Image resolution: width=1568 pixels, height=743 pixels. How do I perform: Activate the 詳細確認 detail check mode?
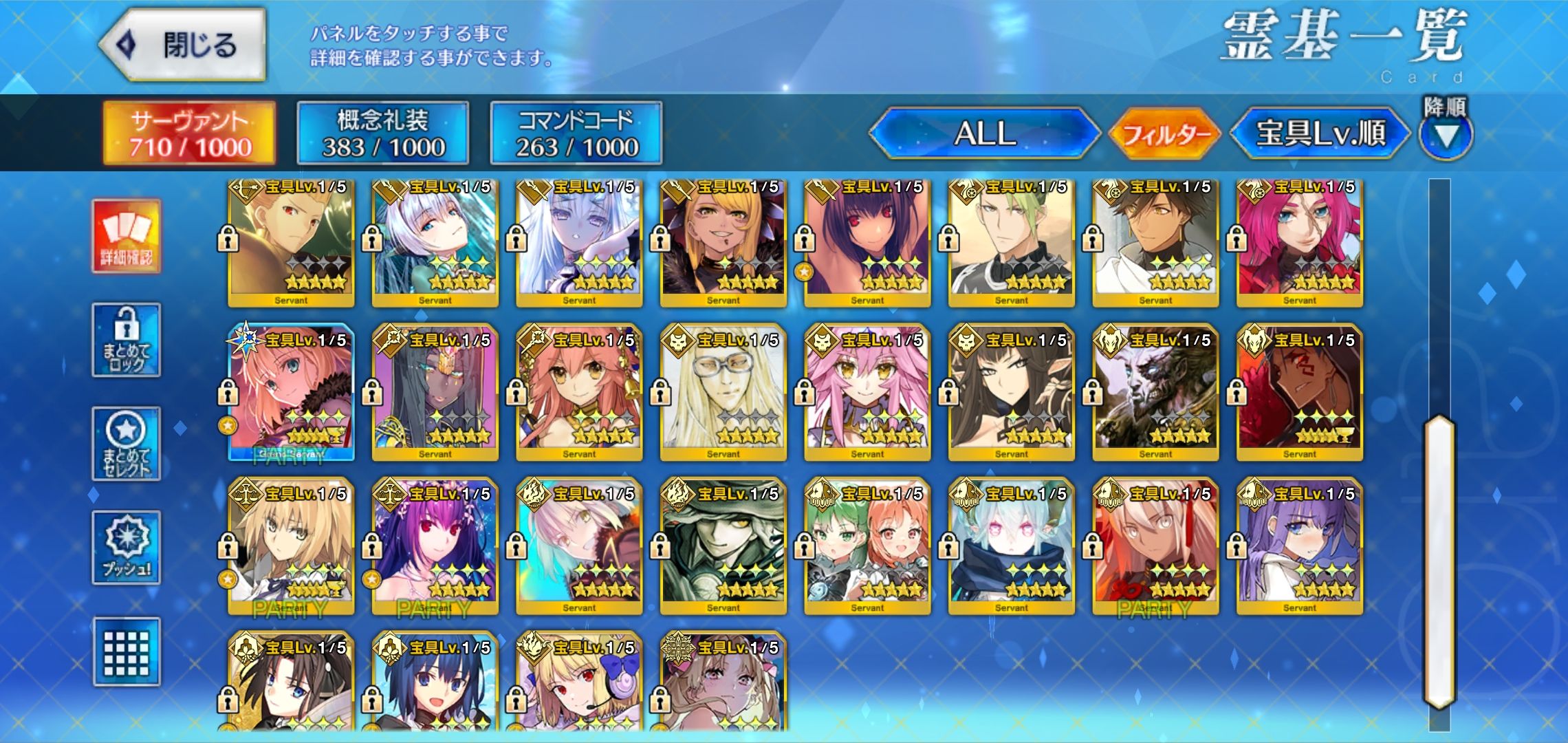127,236
